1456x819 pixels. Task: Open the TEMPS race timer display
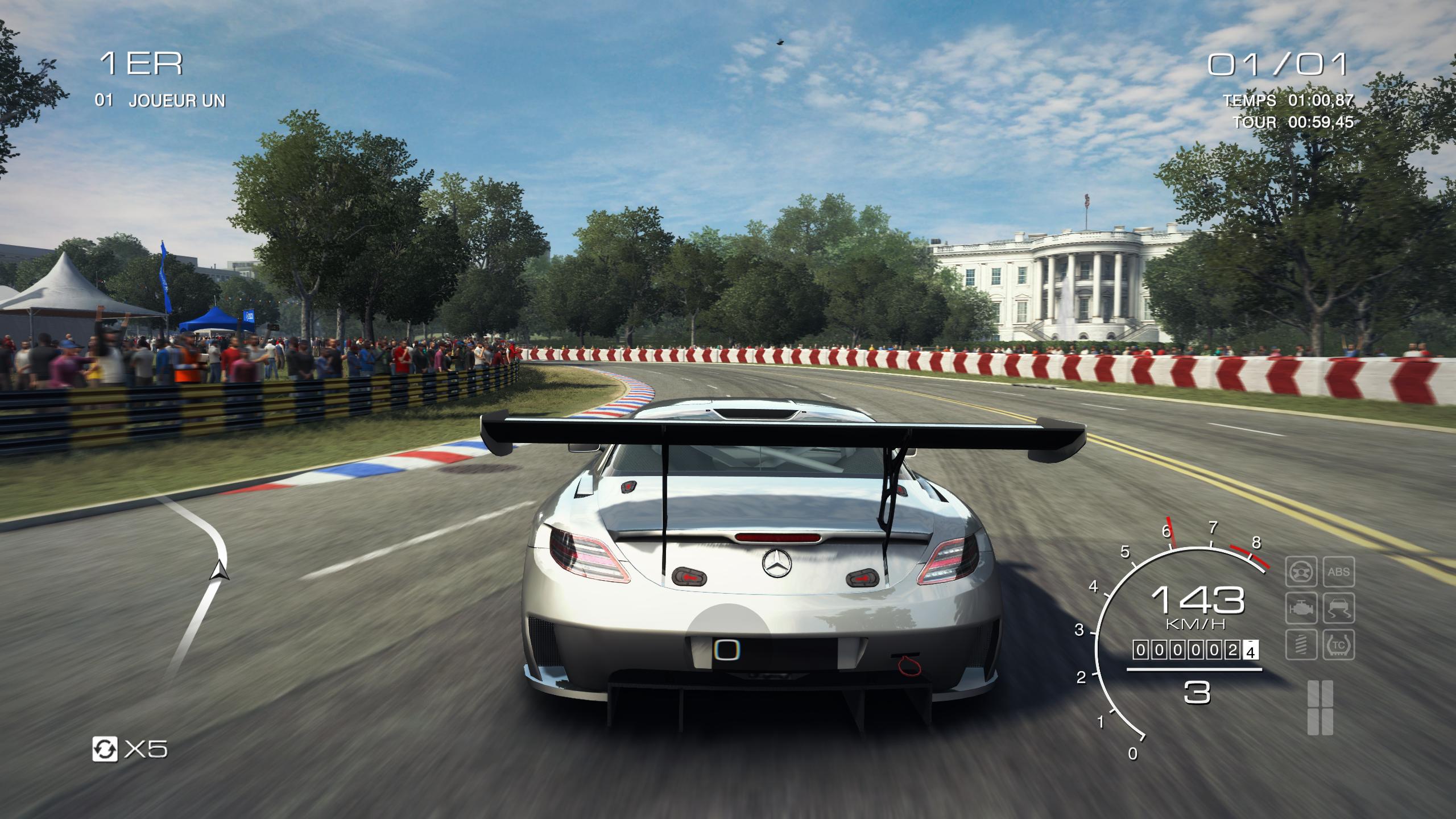pos(1288,100)
